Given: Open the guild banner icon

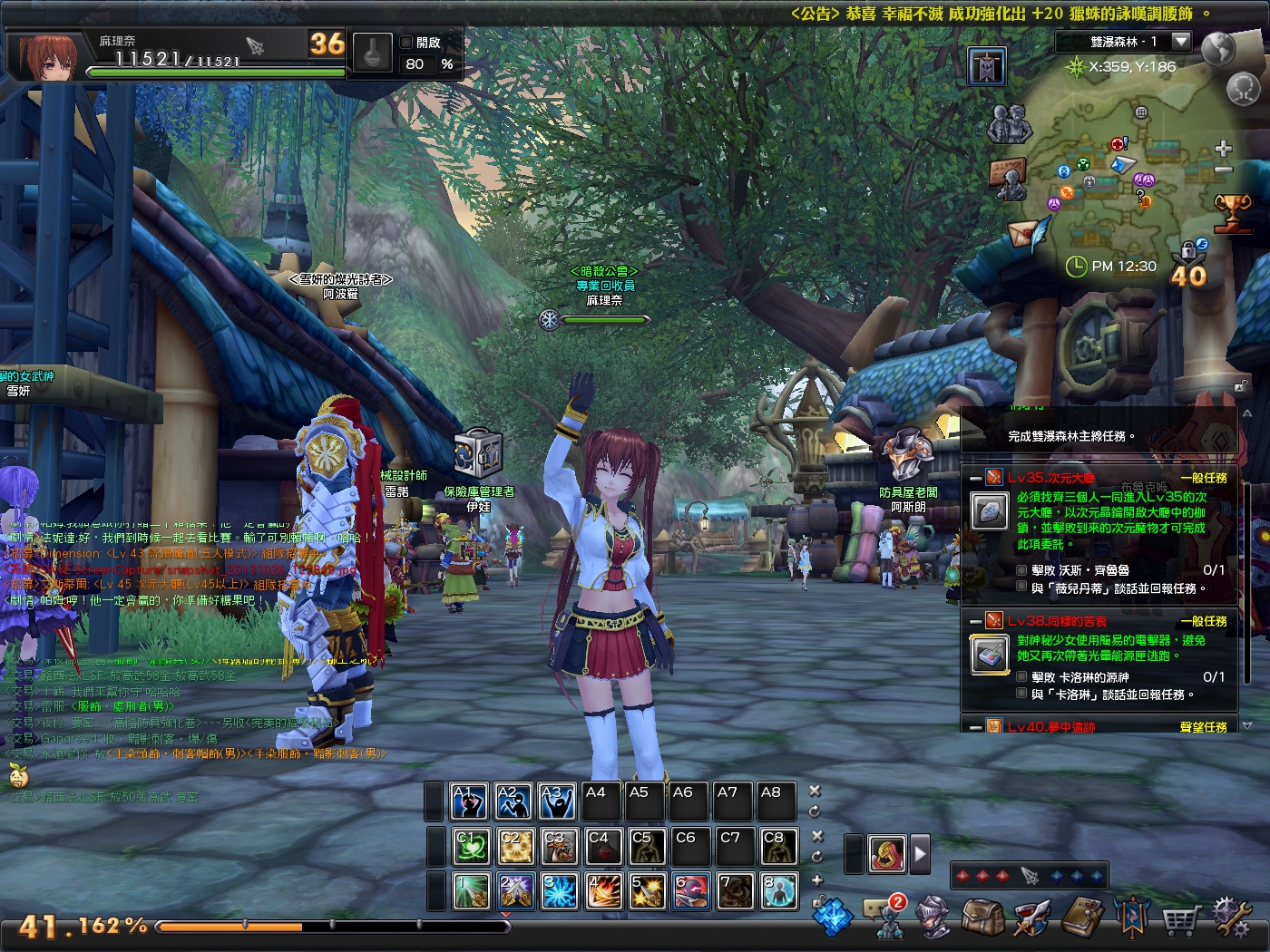Looking at the screenshot, I should [x=1131, y=918].
